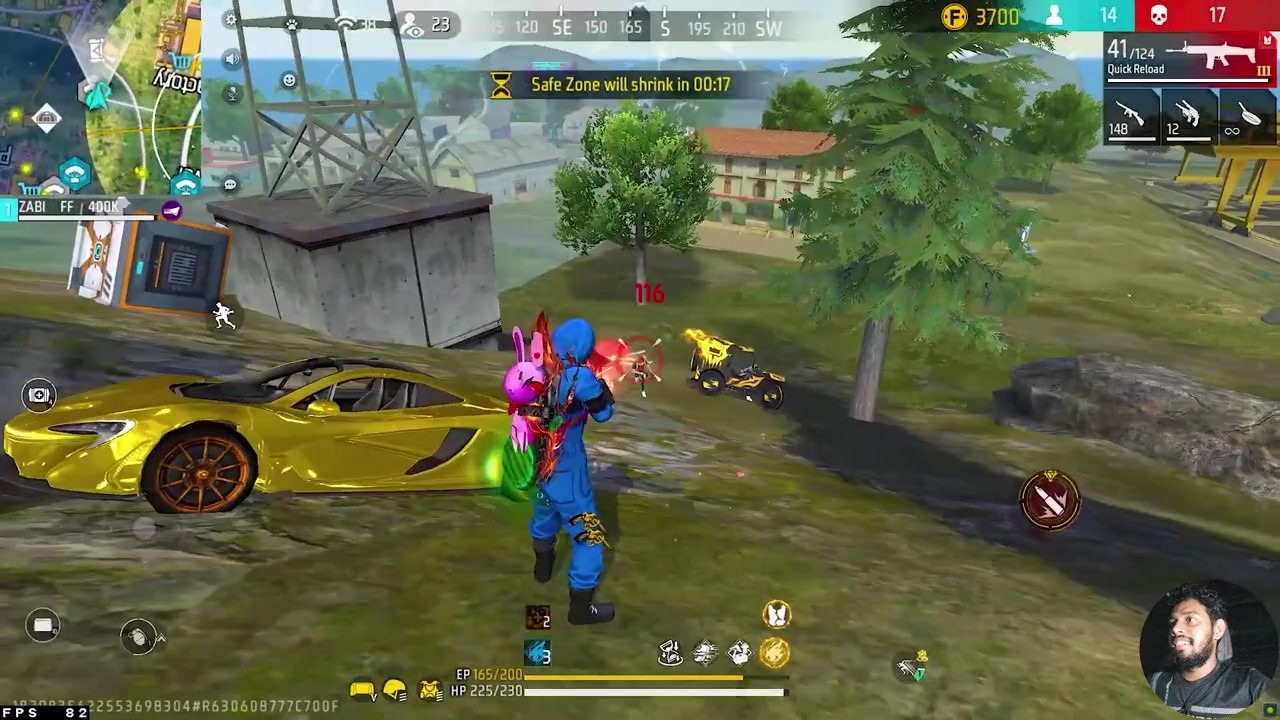Click the purple megaphone next to ZABI
This screenshot has height=720, width=1280.
[171, 210]
